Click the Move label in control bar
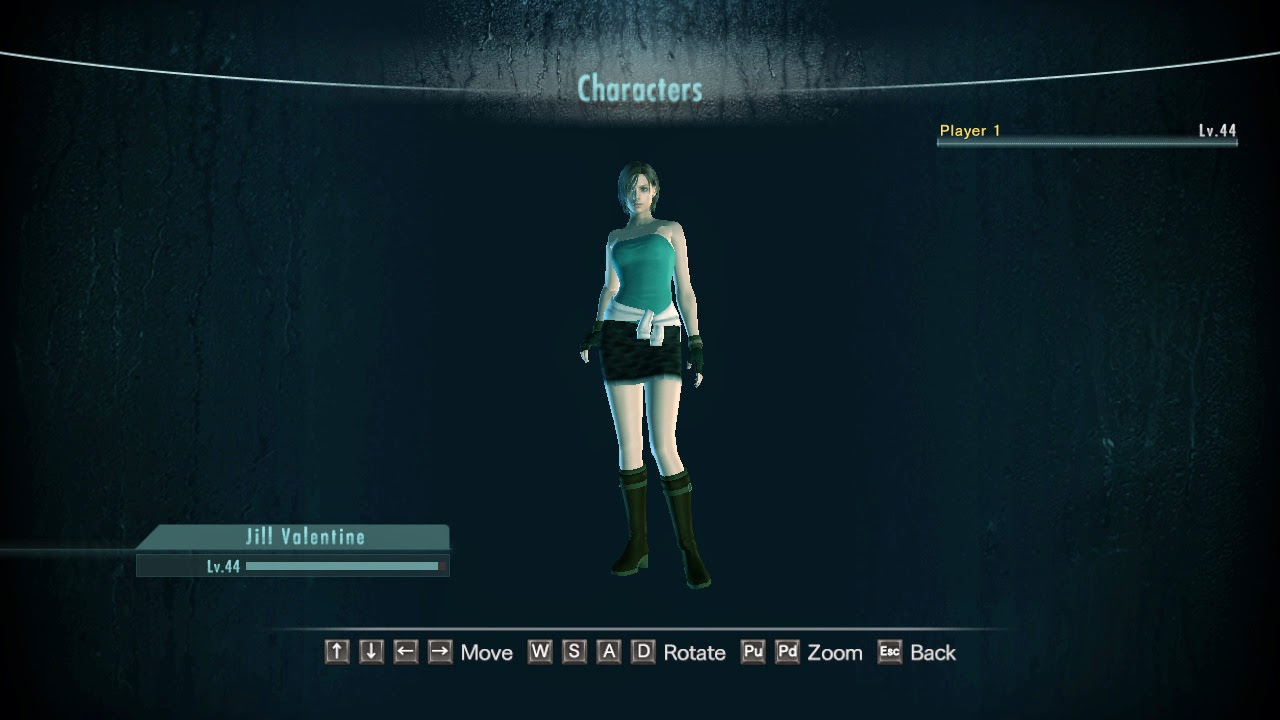The height and width of the screenshot is (720, 1280). tap(486, 652)
